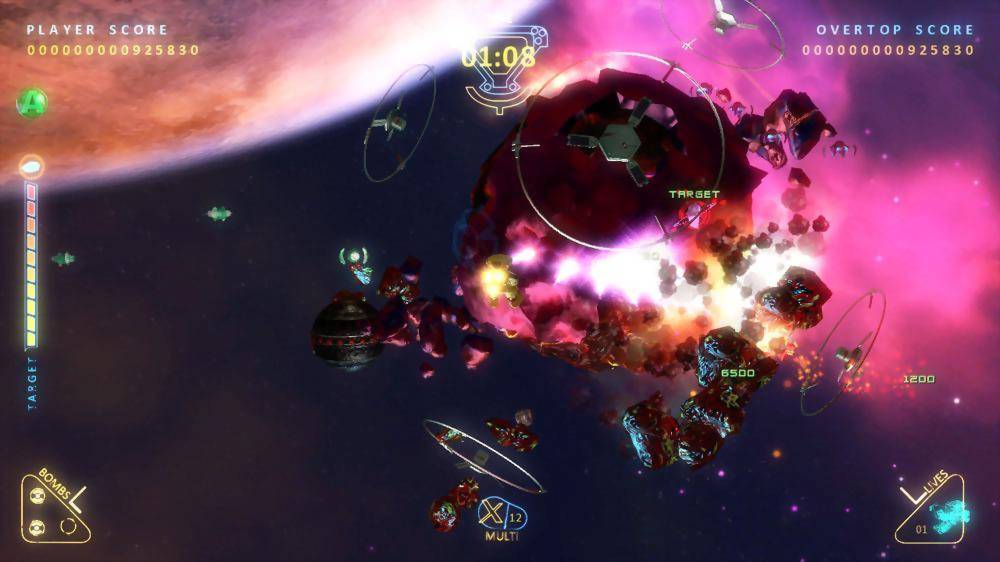Image resolution: width=1000 pixels, height=562 pixels.
Task: Select the ship icon in the Lives panel
Action: pos(948,514)
